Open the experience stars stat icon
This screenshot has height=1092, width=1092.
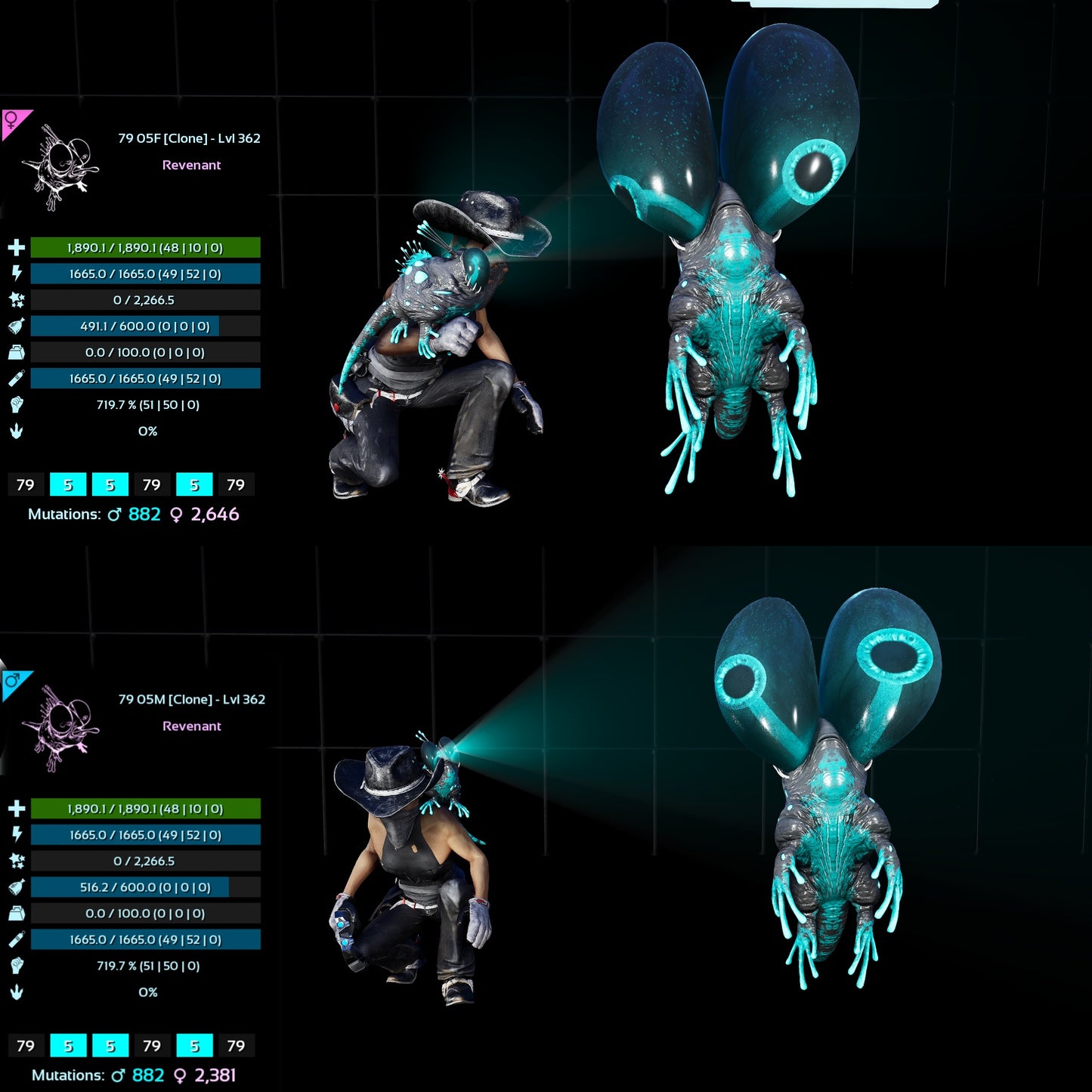click(x=17, y=299)
